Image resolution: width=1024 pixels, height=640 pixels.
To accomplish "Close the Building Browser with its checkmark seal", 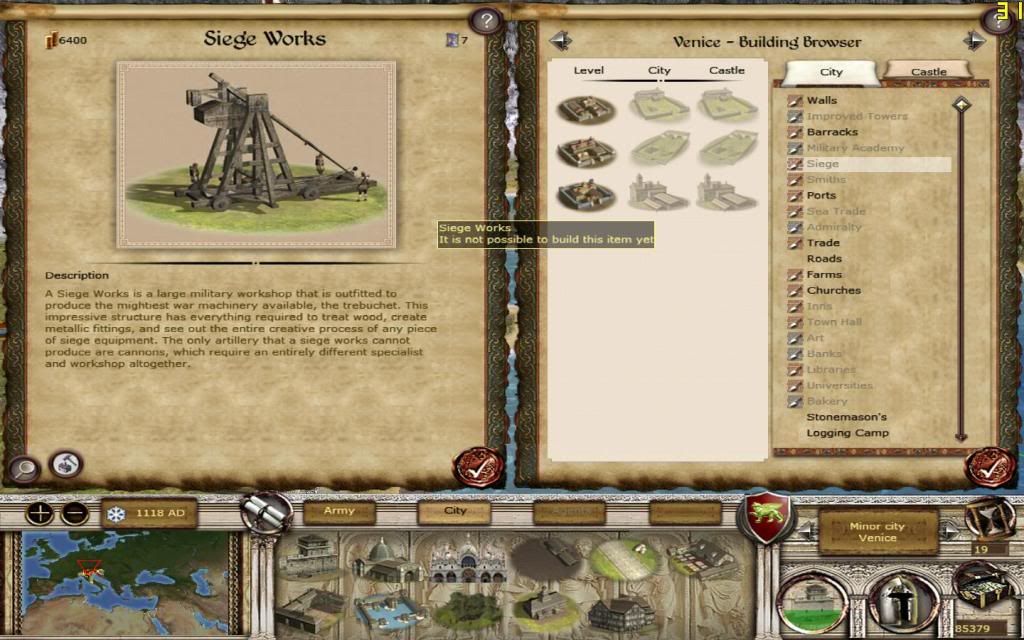I will [x=988, y=467].
